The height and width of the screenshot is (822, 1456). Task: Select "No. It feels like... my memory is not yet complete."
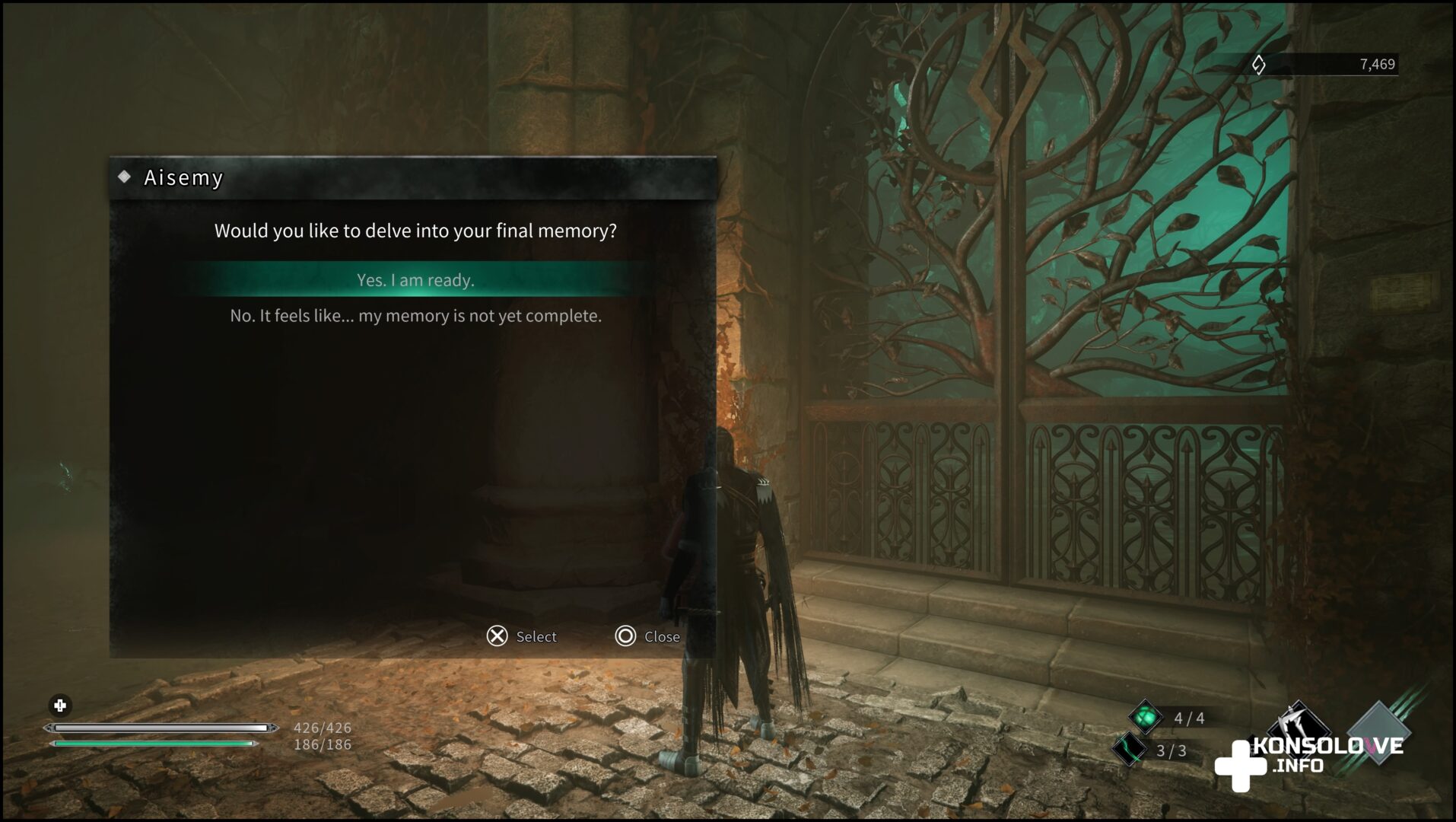(x=415, y=316)
